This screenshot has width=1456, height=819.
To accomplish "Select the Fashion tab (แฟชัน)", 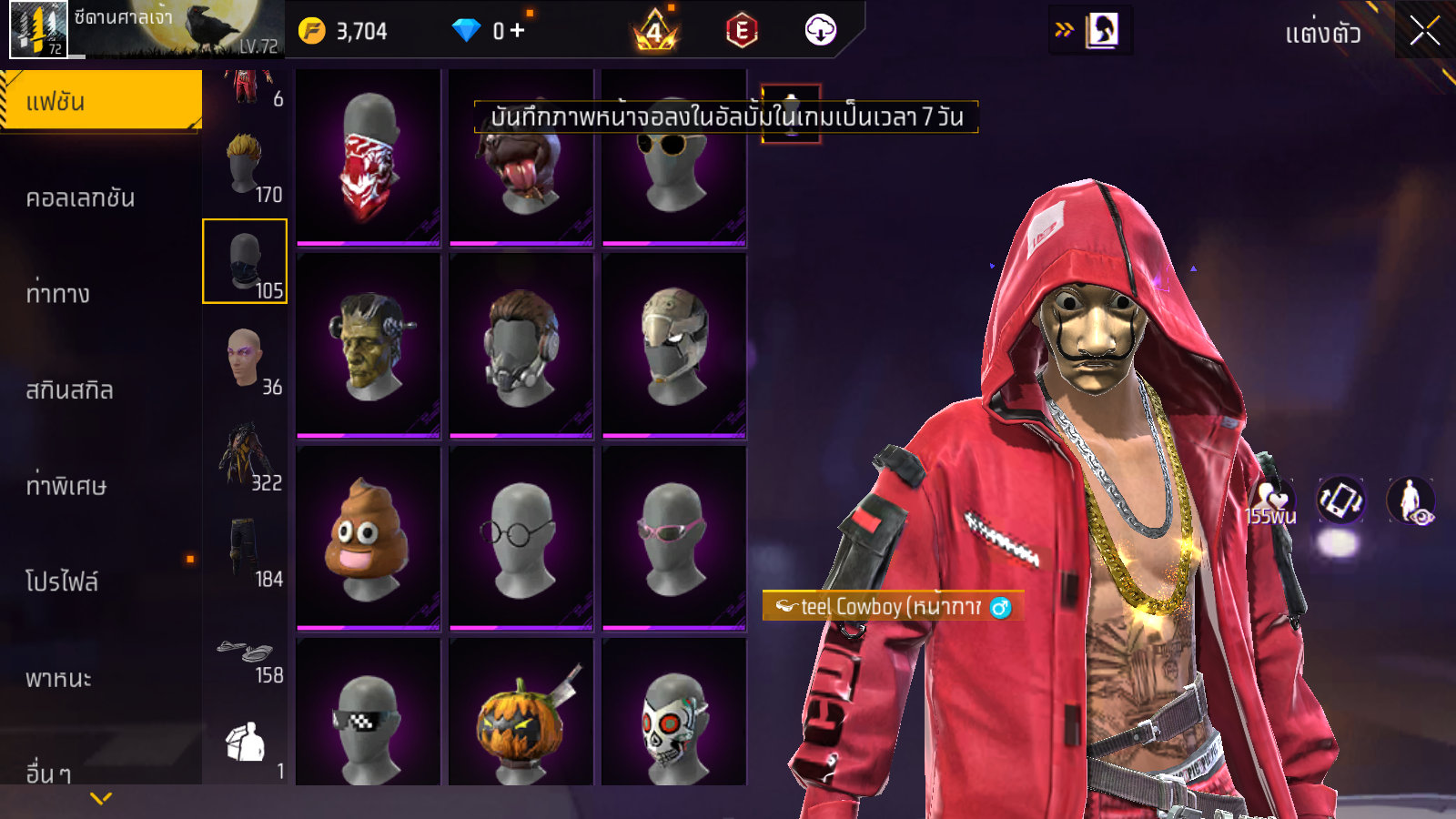I will [x=100, y=101].
